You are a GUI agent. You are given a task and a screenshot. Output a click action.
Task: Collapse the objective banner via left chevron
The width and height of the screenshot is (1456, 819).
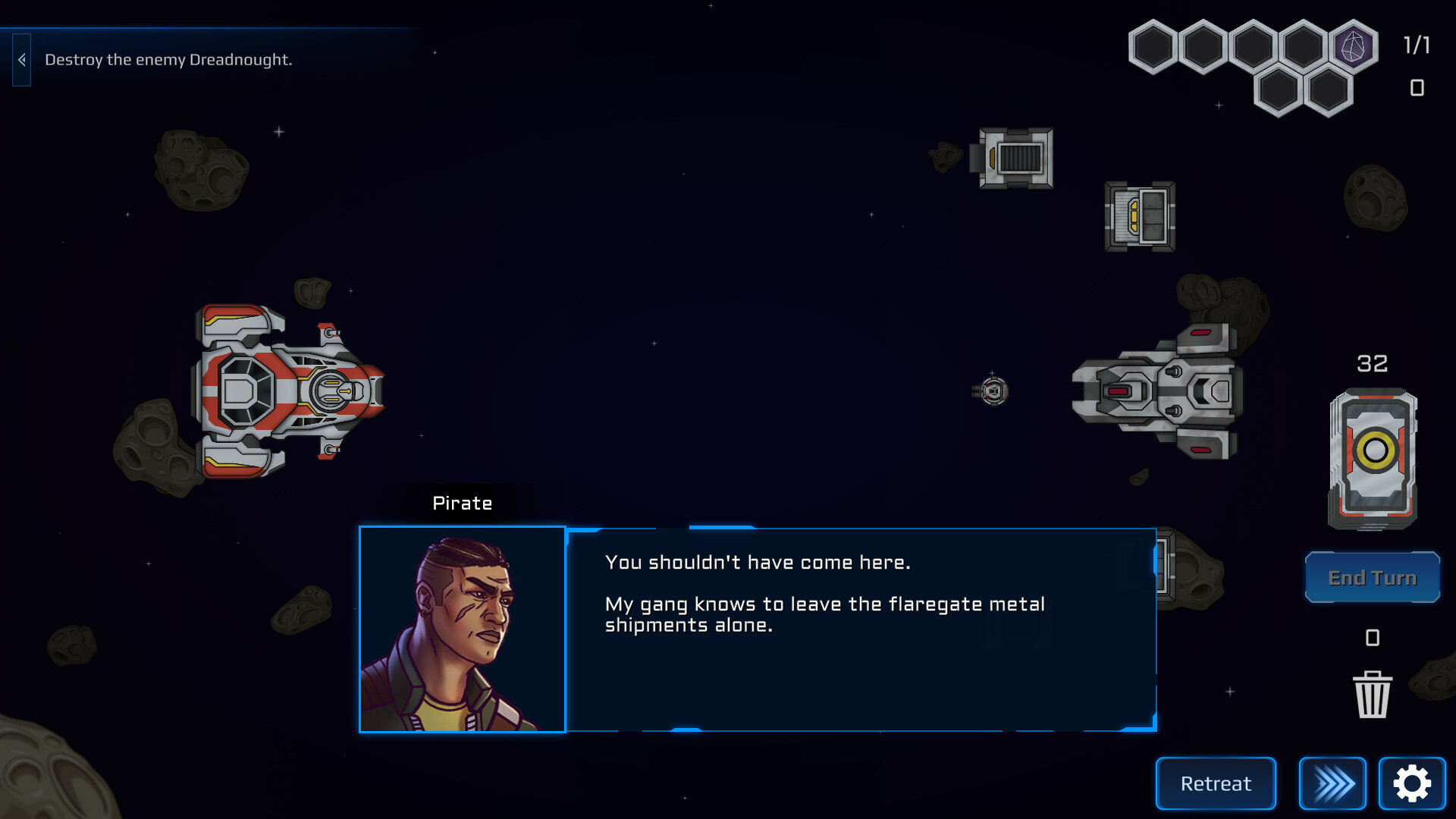pos(21,58)
